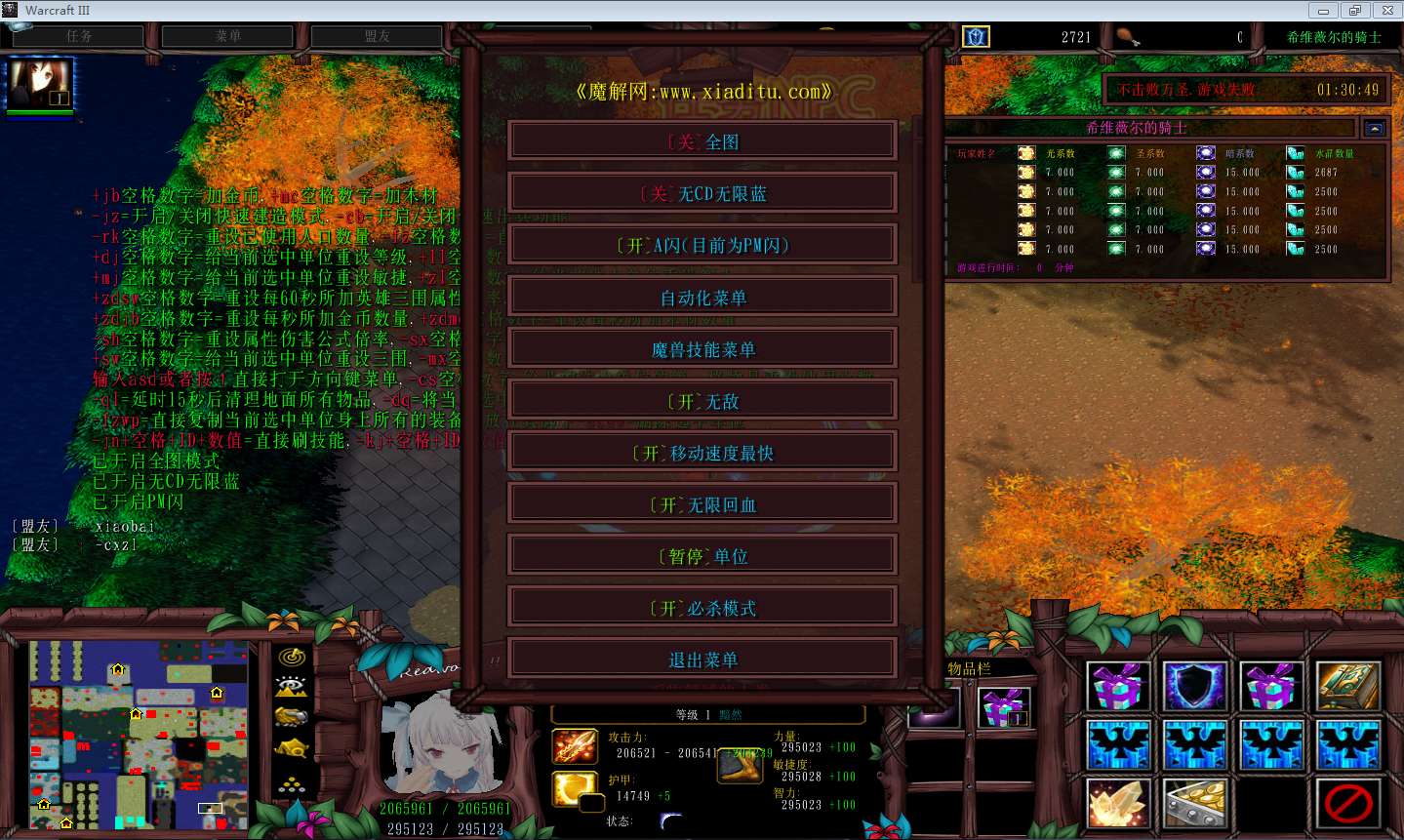Open the 任务 quests button
Image resolution: width=1404 pixels, height=840 pixels.
click(x=78, y=36)
